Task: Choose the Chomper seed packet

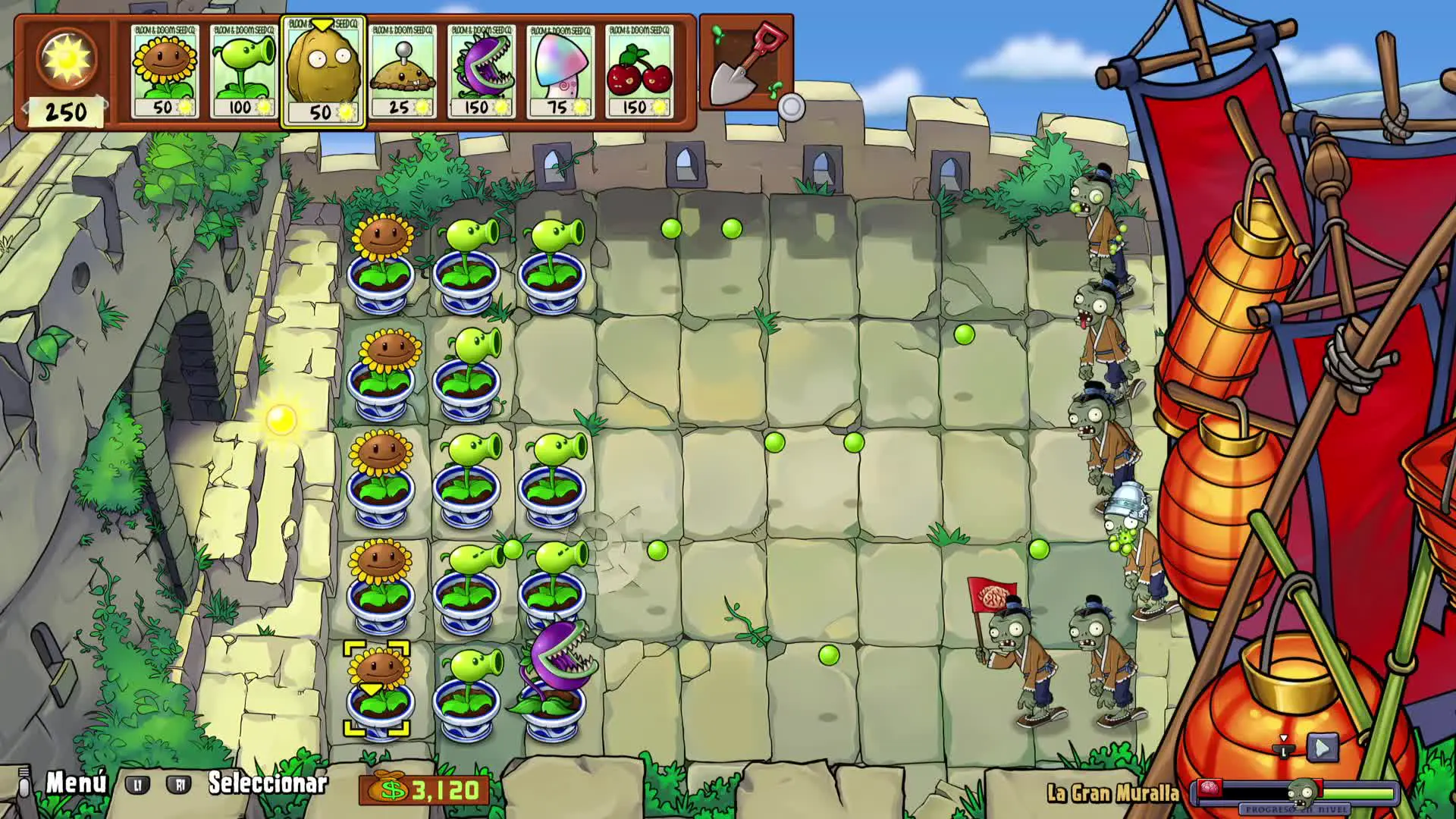Action: pyautogui.click(x=482, y=71)
